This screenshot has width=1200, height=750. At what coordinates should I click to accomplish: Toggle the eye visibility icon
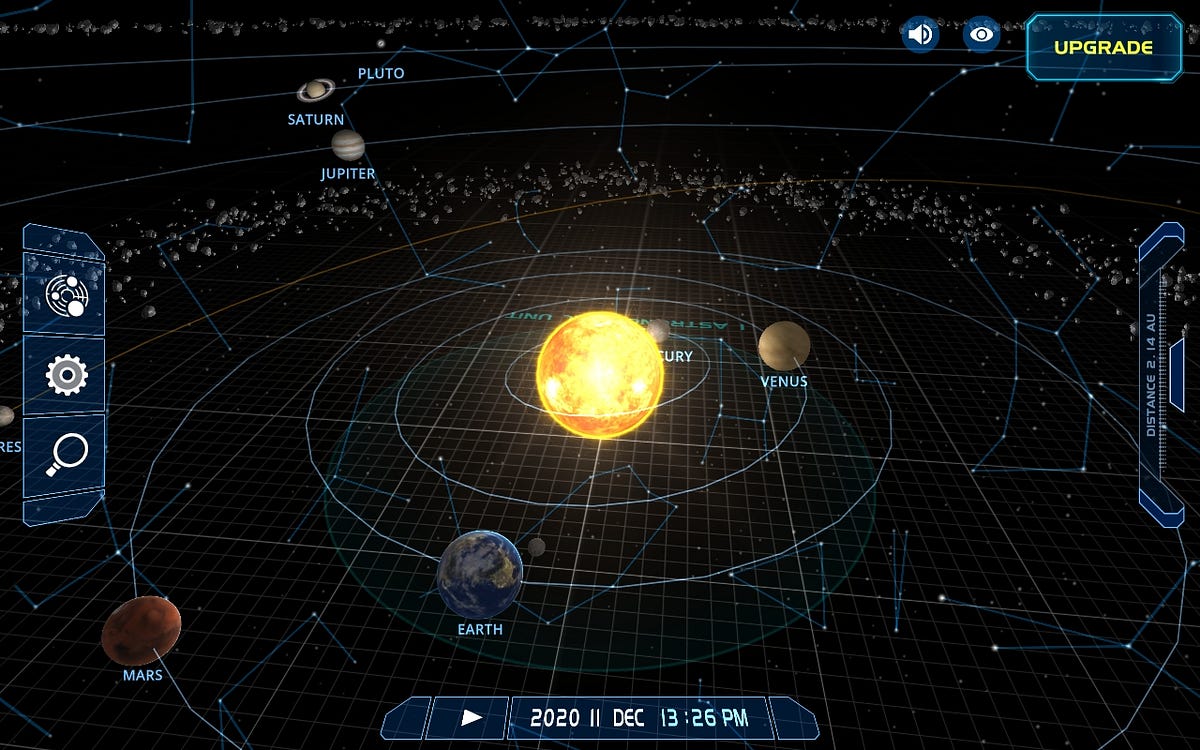coord(982,35)
